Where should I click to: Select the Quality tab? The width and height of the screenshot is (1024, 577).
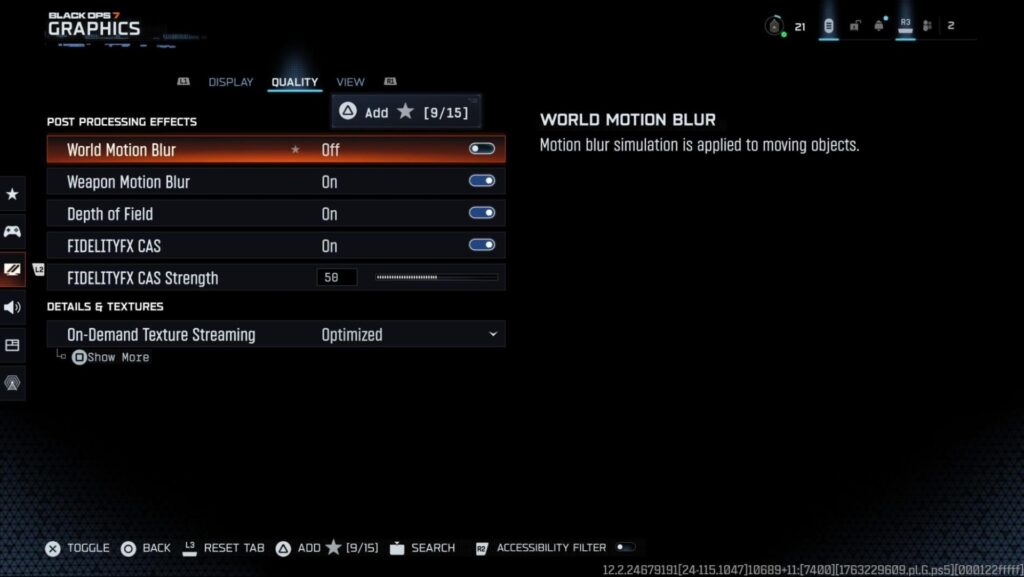point(294,82)
